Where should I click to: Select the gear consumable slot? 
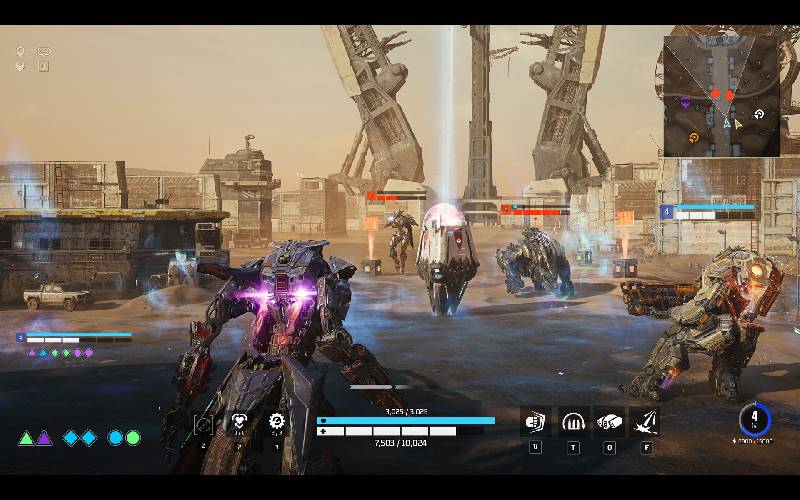point(277,422)
